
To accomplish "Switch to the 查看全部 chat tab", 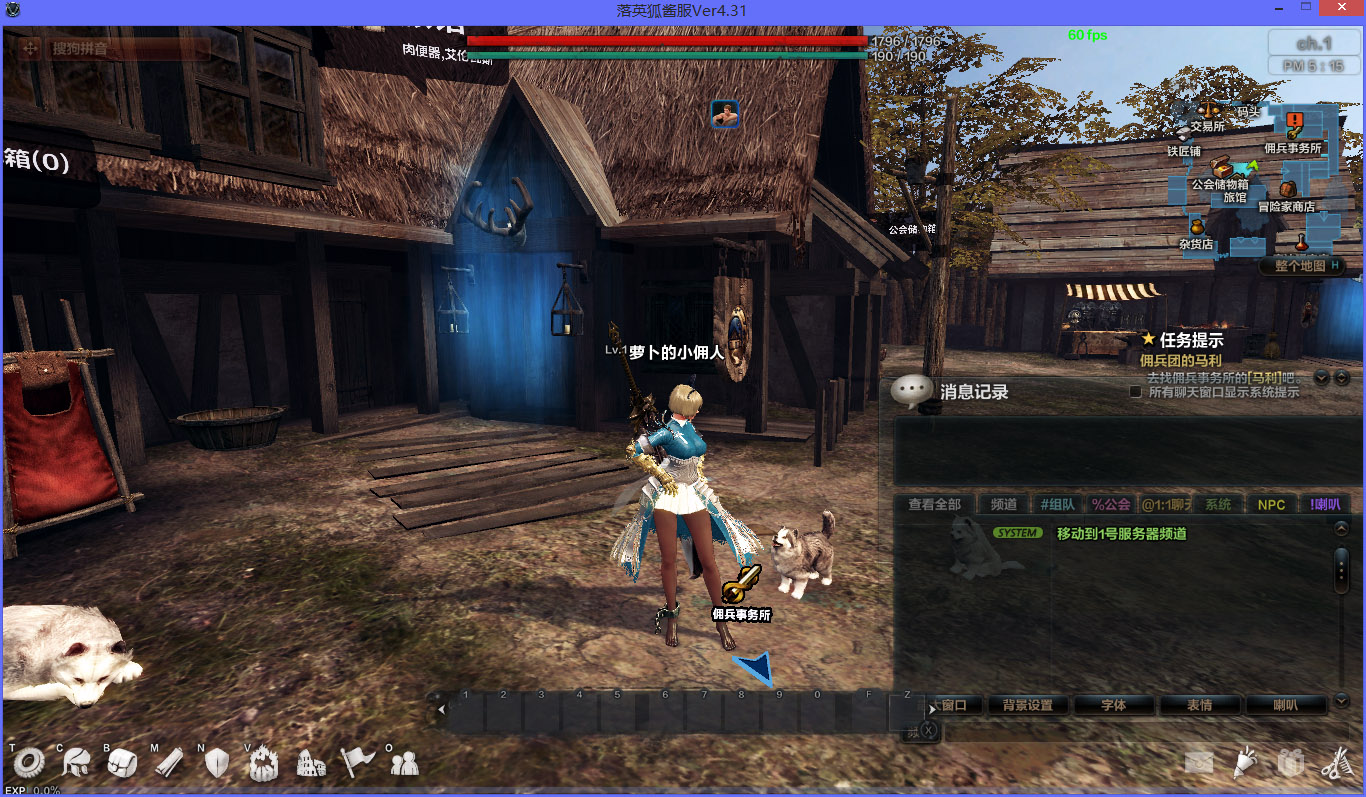I will click(934, 505).
